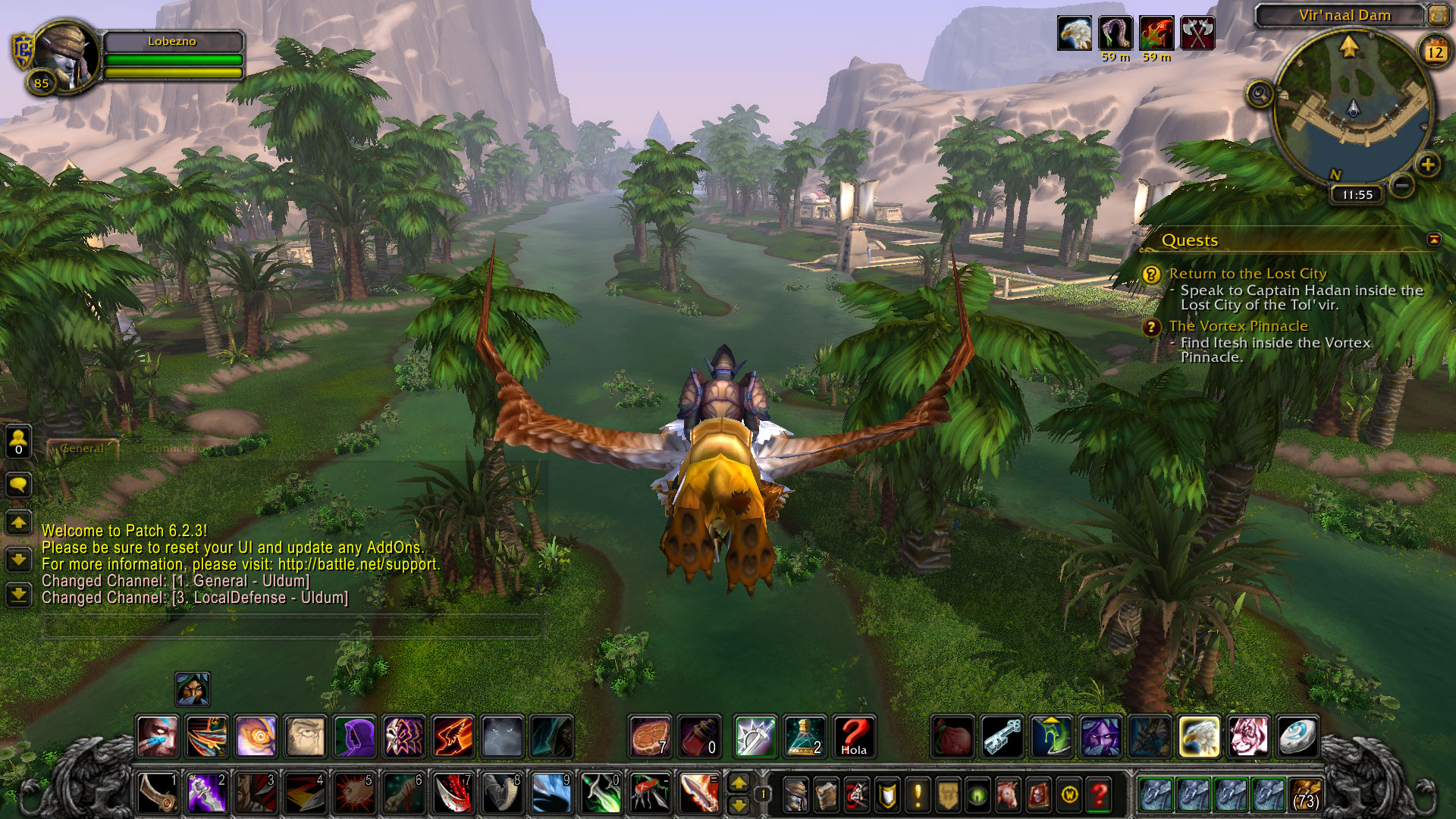This screenshot has width=1456, height=819.
Task: Open the mounts collection horse micro button
Action: (1008, 795)
